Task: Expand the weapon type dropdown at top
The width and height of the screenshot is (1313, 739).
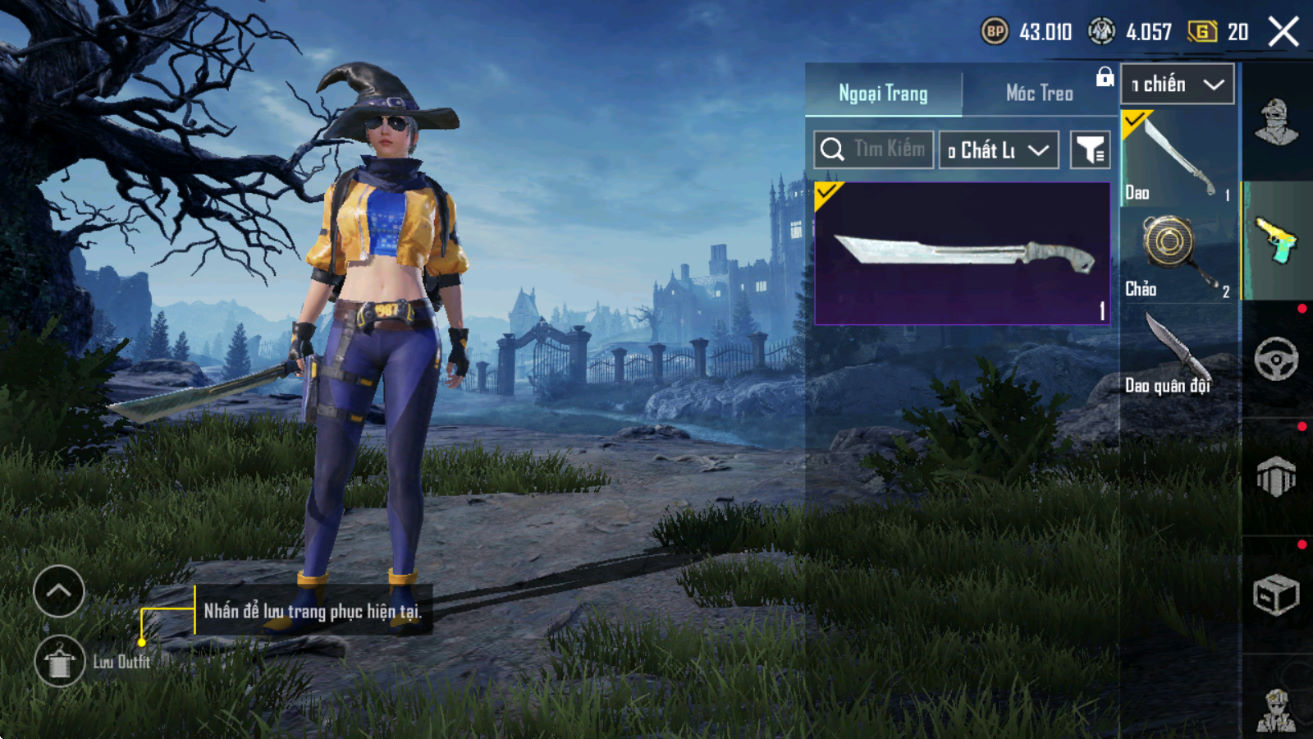Action: 1177,85
